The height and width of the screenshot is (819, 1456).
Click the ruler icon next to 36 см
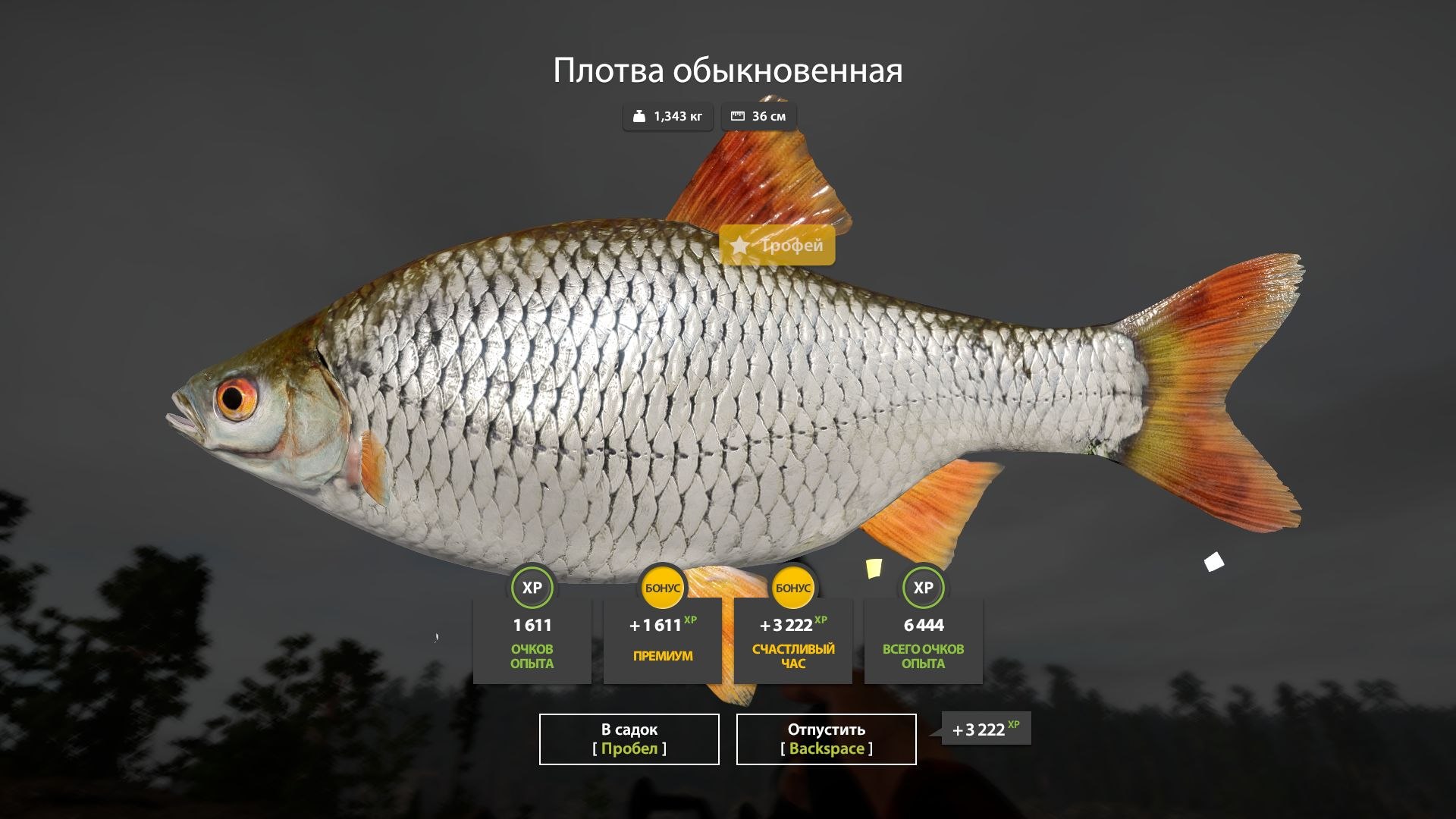pyautogui.click(x=737, y=115)
